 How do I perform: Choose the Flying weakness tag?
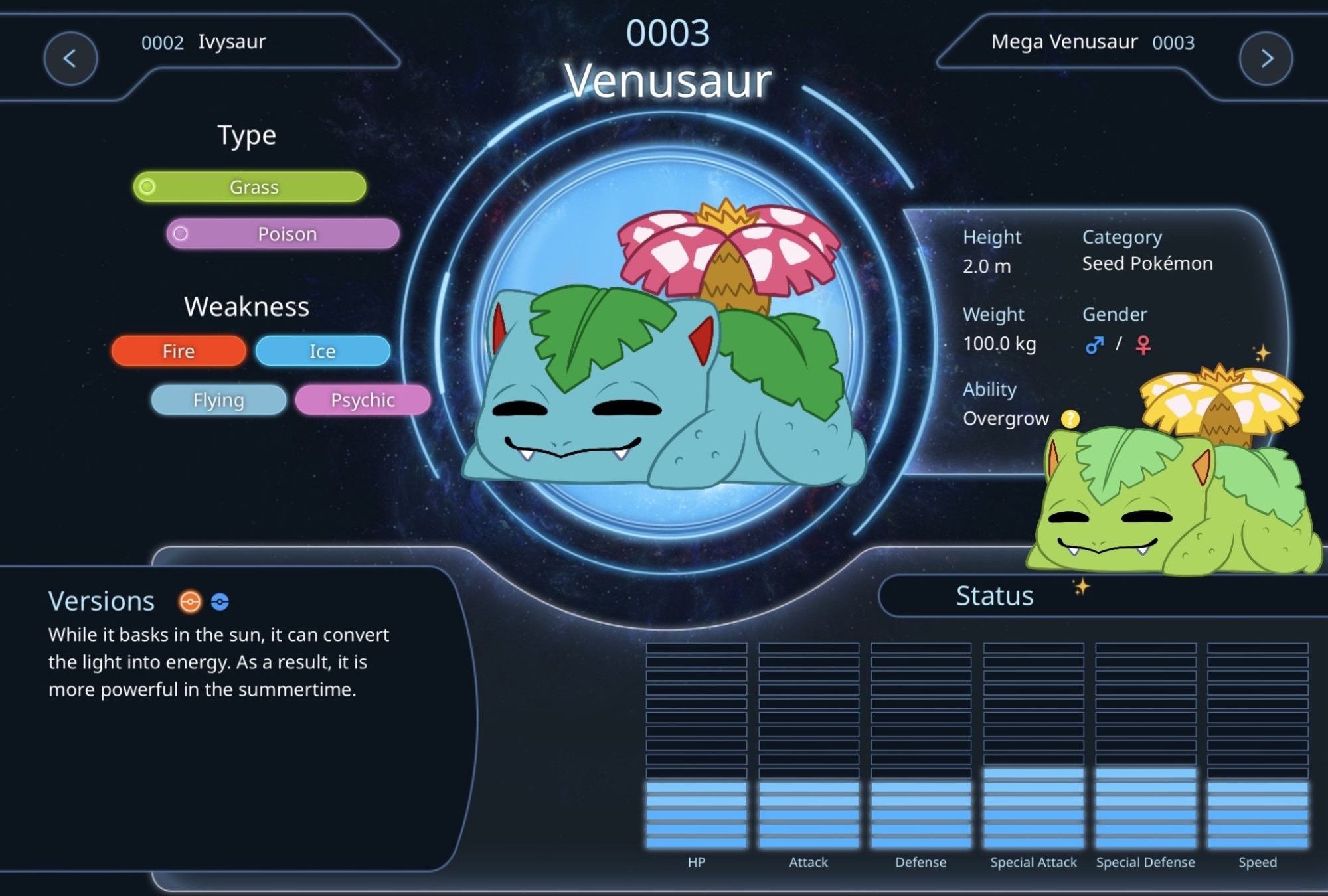pos(218,400)
